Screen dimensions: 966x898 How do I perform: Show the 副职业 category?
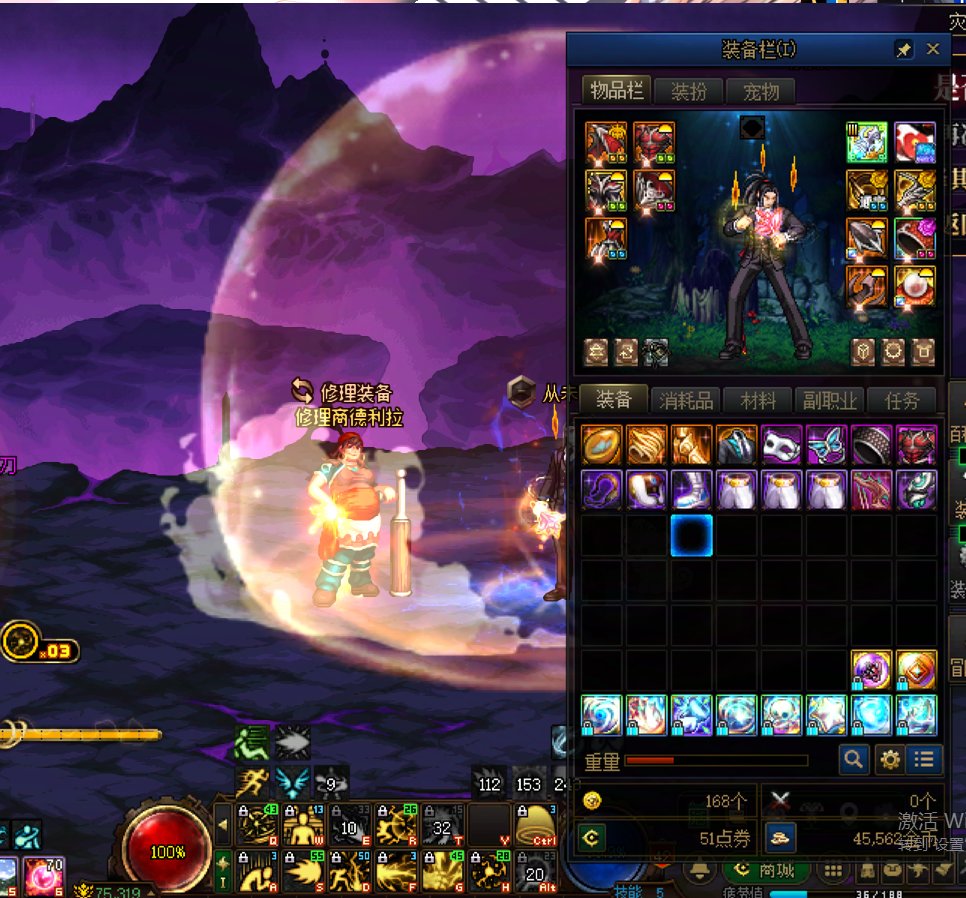pos(830,401)
